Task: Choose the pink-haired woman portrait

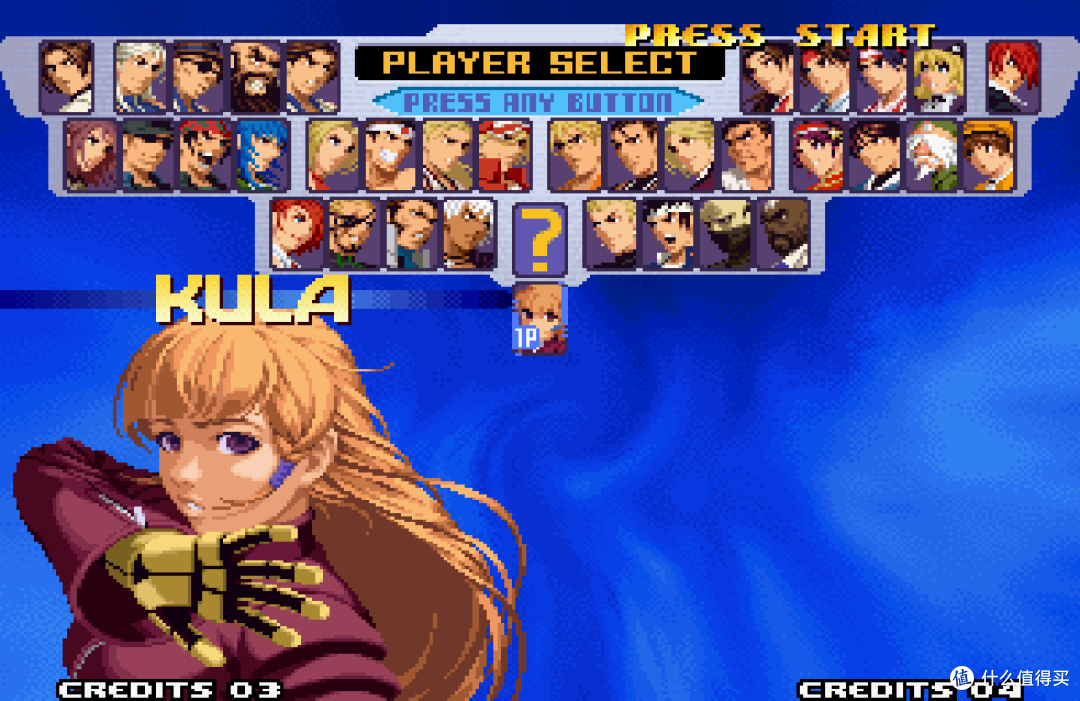Action: click(x=91, y=155)
